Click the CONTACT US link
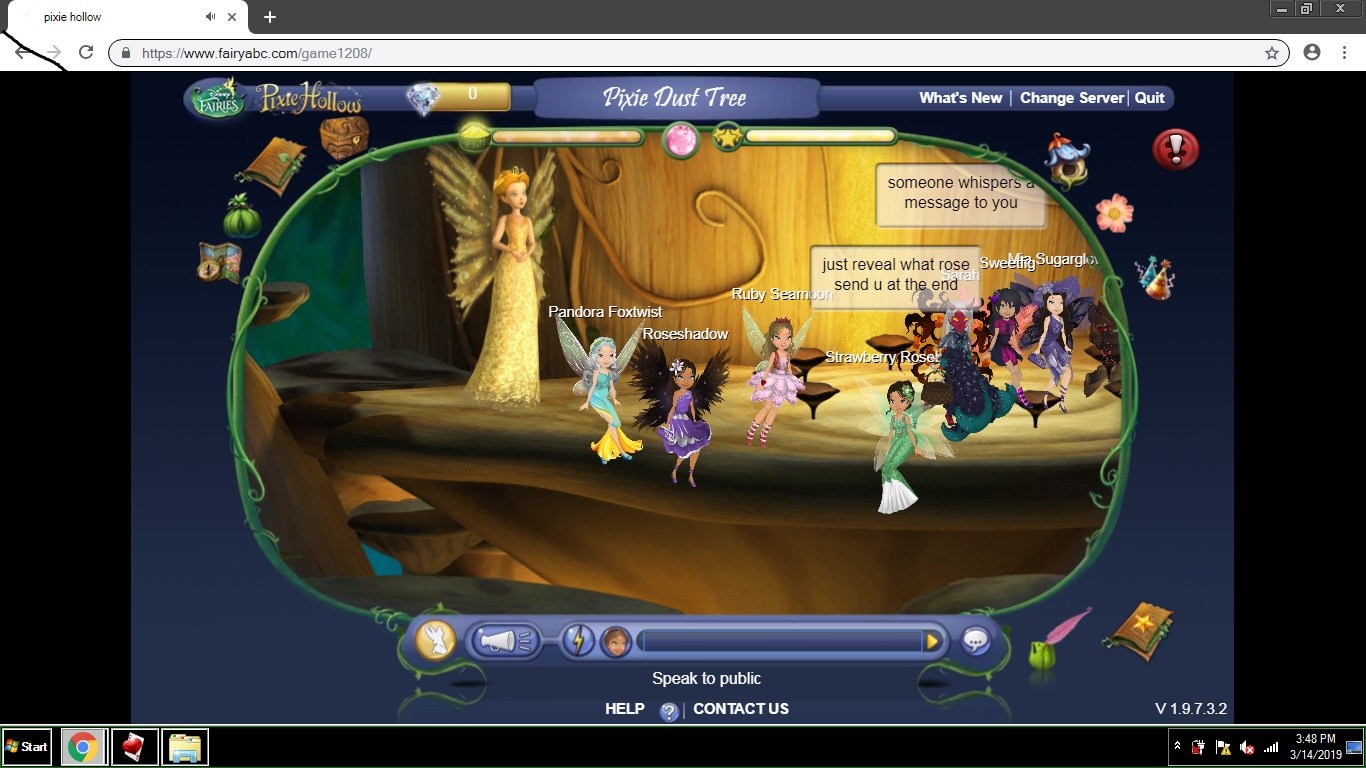Viewport: 1366px width, 768px height. pos(740,708)
